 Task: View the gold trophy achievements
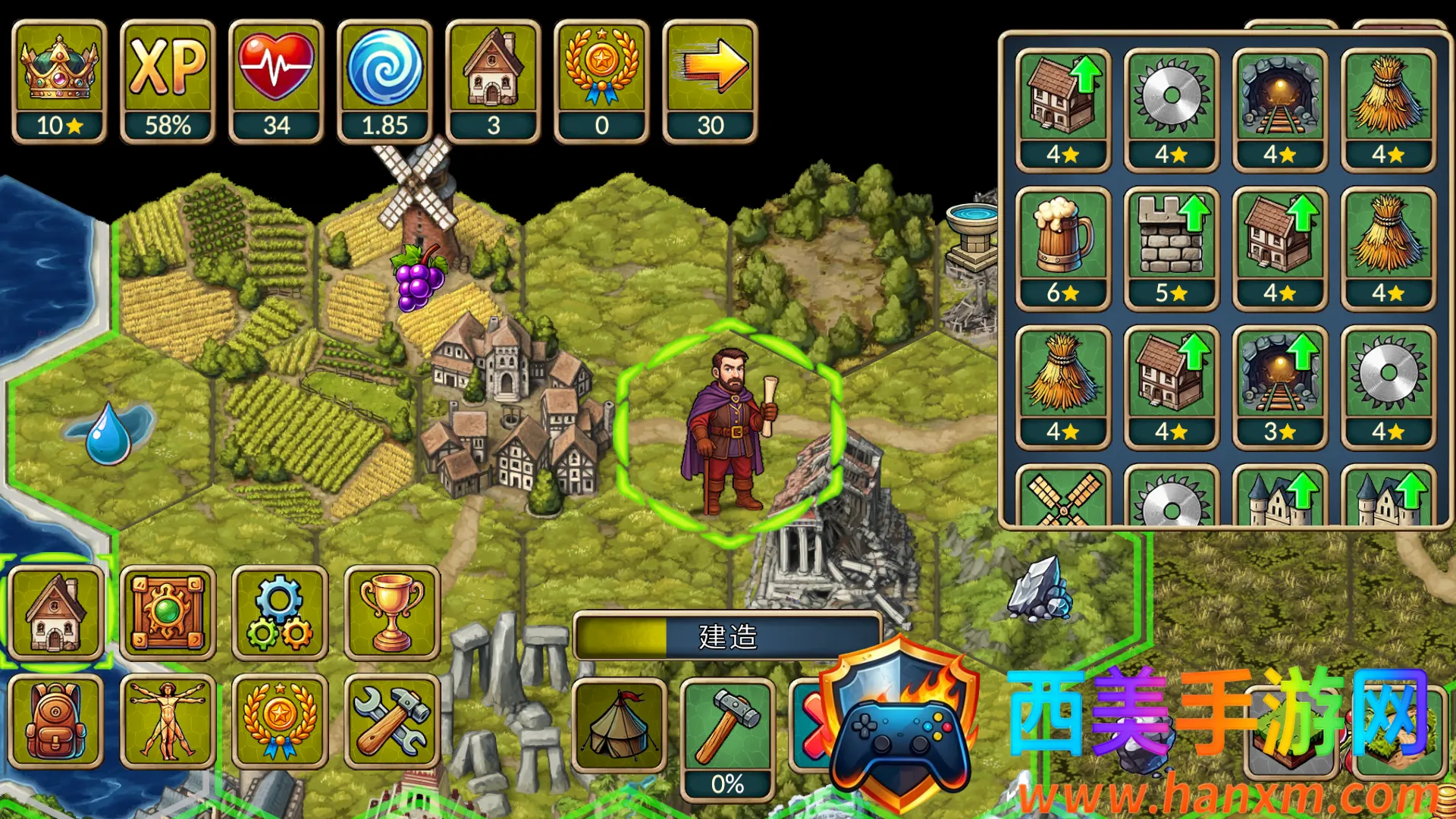(392, 613)
